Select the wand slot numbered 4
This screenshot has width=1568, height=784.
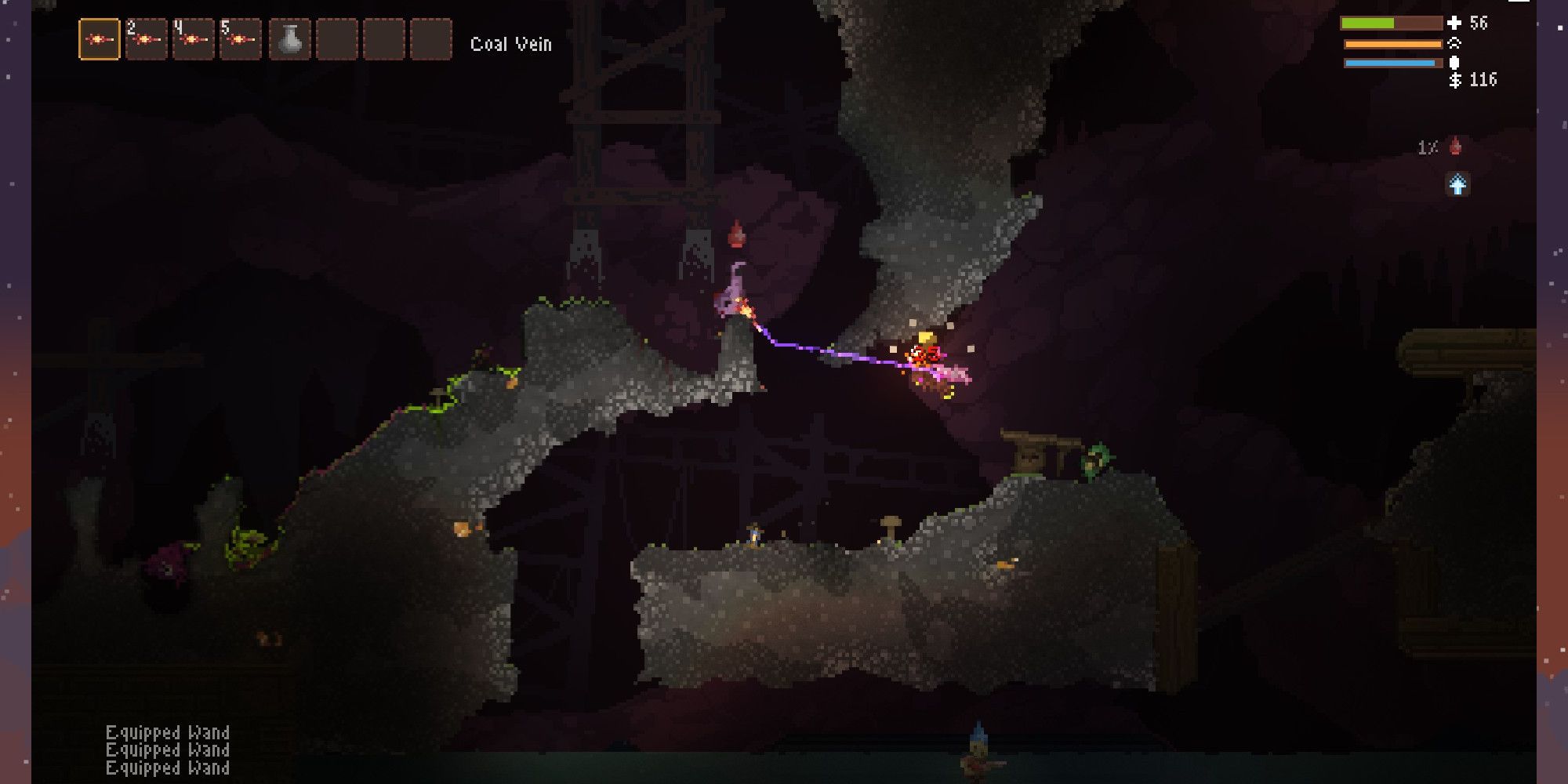pos(193,39)
